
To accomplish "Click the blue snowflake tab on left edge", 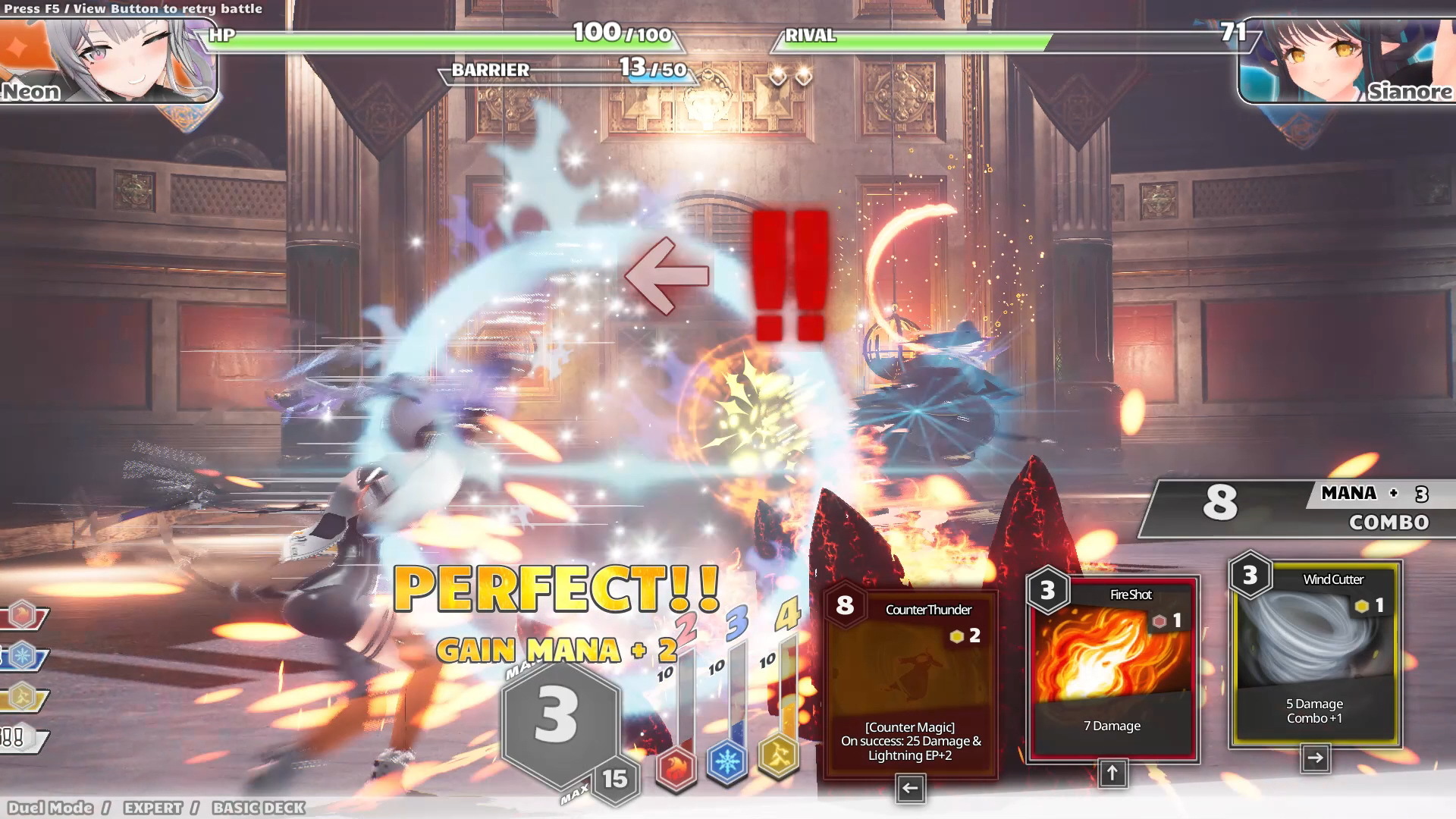I will pos(23,656).
